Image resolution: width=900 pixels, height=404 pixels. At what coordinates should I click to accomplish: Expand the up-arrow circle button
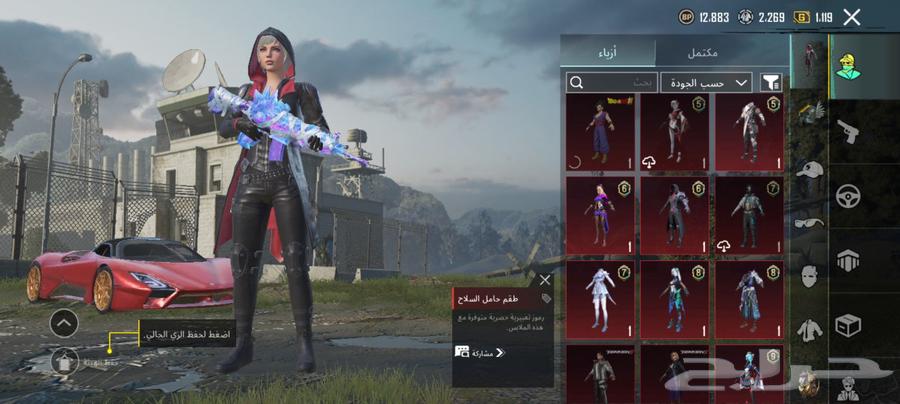63,323
